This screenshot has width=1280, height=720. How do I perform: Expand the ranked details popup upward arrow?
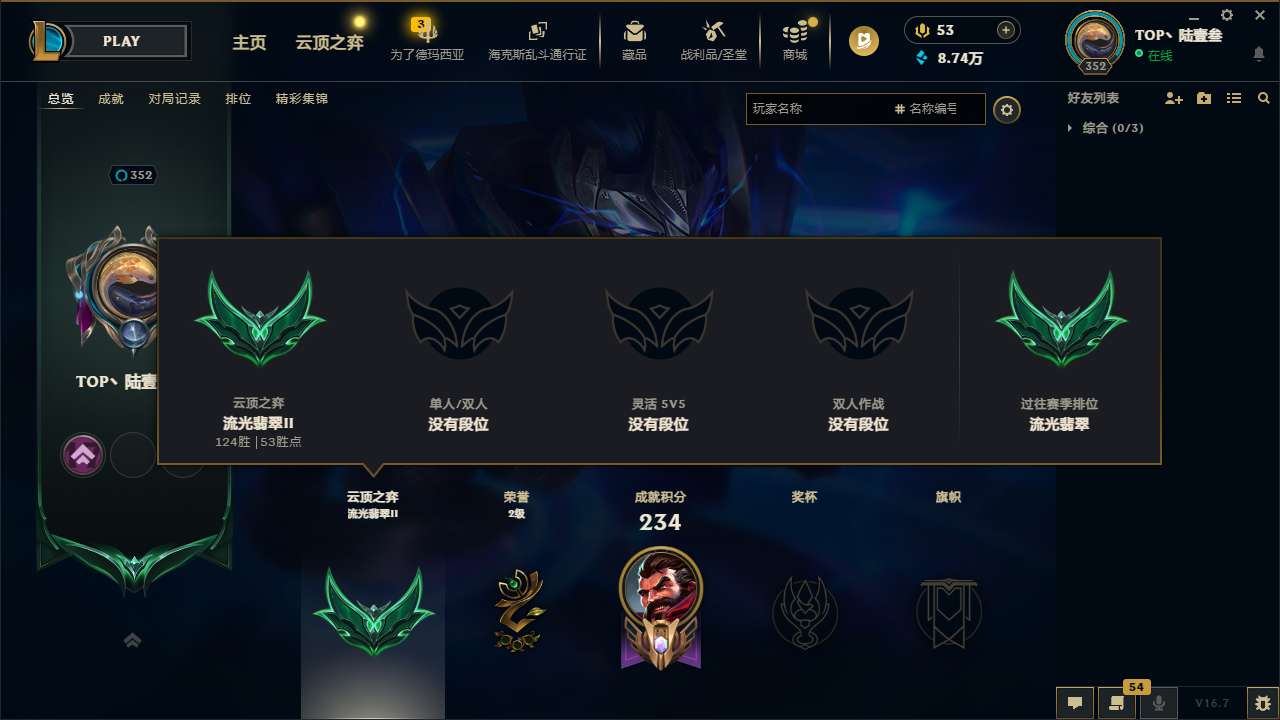pyautogui.click(x=83, y=454)
